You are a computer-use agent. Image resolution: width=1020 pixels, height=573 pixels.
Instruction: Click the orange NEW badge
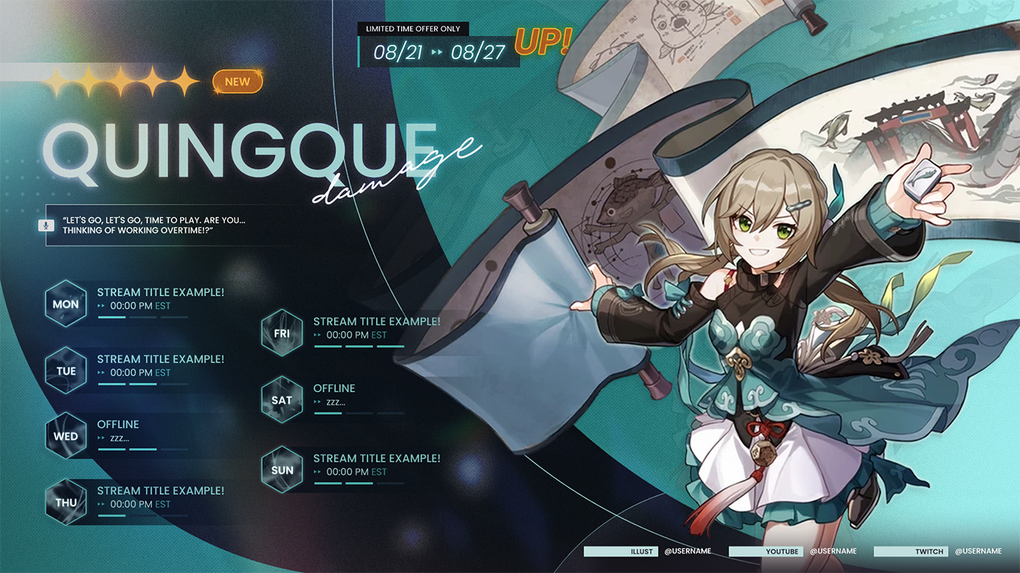click(x=237, y=82)
